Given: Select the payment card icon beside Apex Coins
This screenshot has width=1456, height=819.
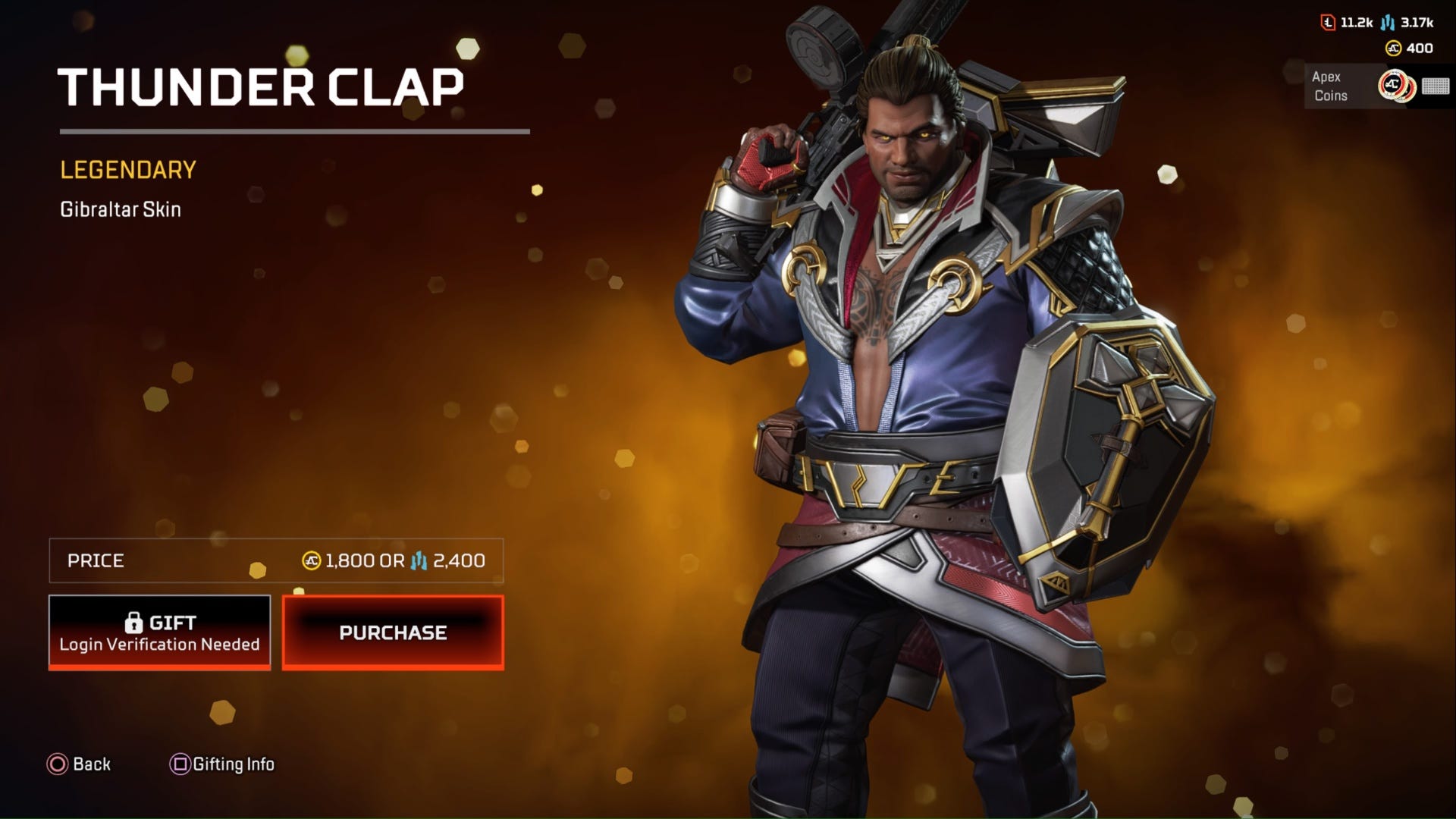Looking at the screenshot, I should coord(1436,86).
